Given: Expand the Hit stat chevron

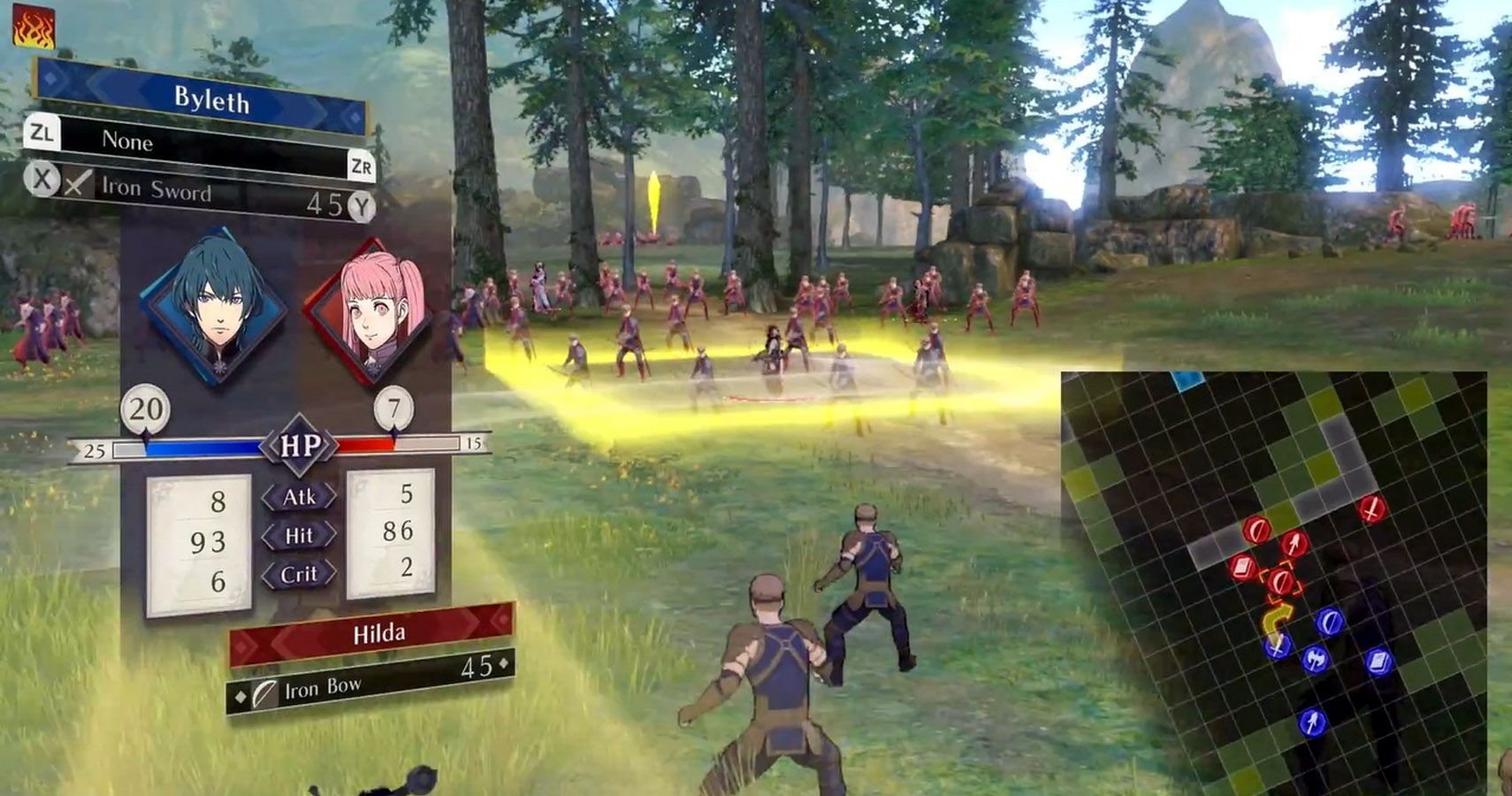Looking at the screenshot, I should [x=301, y=535].
